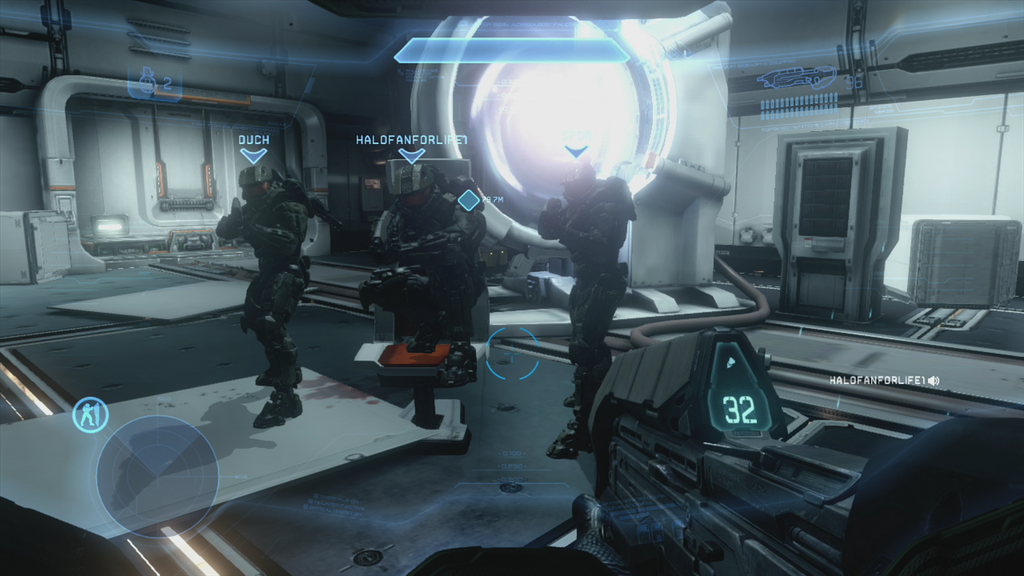Select the DUCH player nametag
The image size is (1024, 576).
point(253,141)
